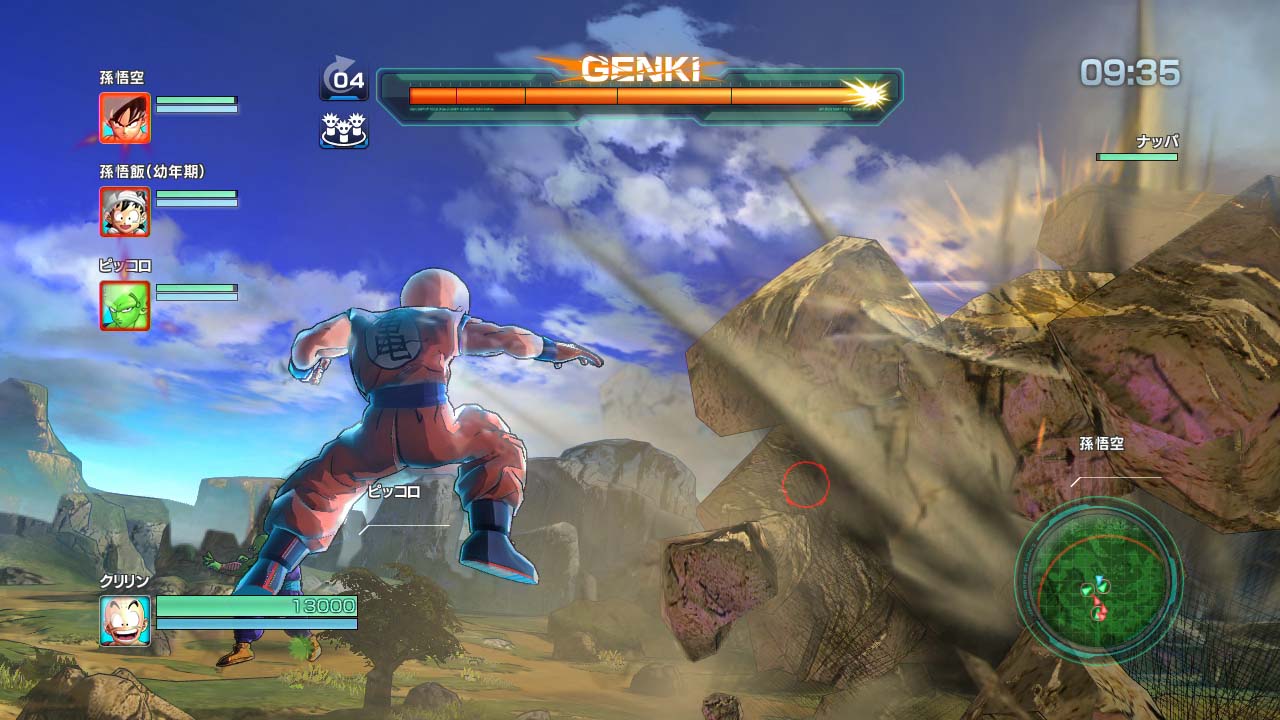Image resolution: width=1280 pixels, height=720 pixels.
Task: Click Krillin's player portrait
Action: coord(125,620)
